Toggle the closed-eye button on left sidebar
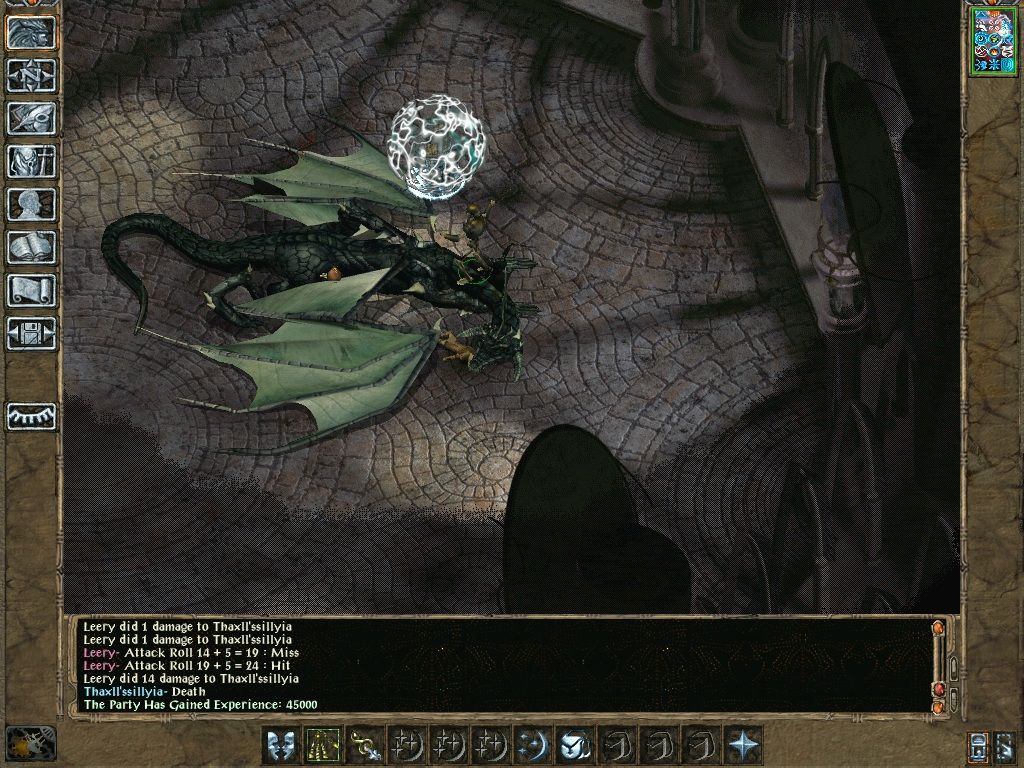This screenshot has width=1024, height=768. 31,415
